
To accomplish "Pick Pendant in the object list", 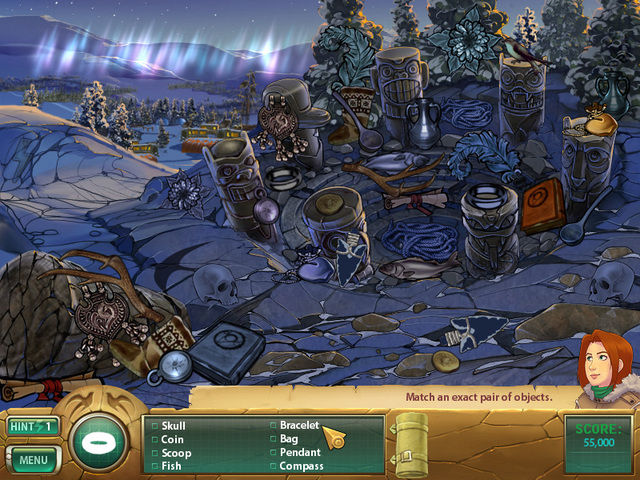I will tap(299, 451).
